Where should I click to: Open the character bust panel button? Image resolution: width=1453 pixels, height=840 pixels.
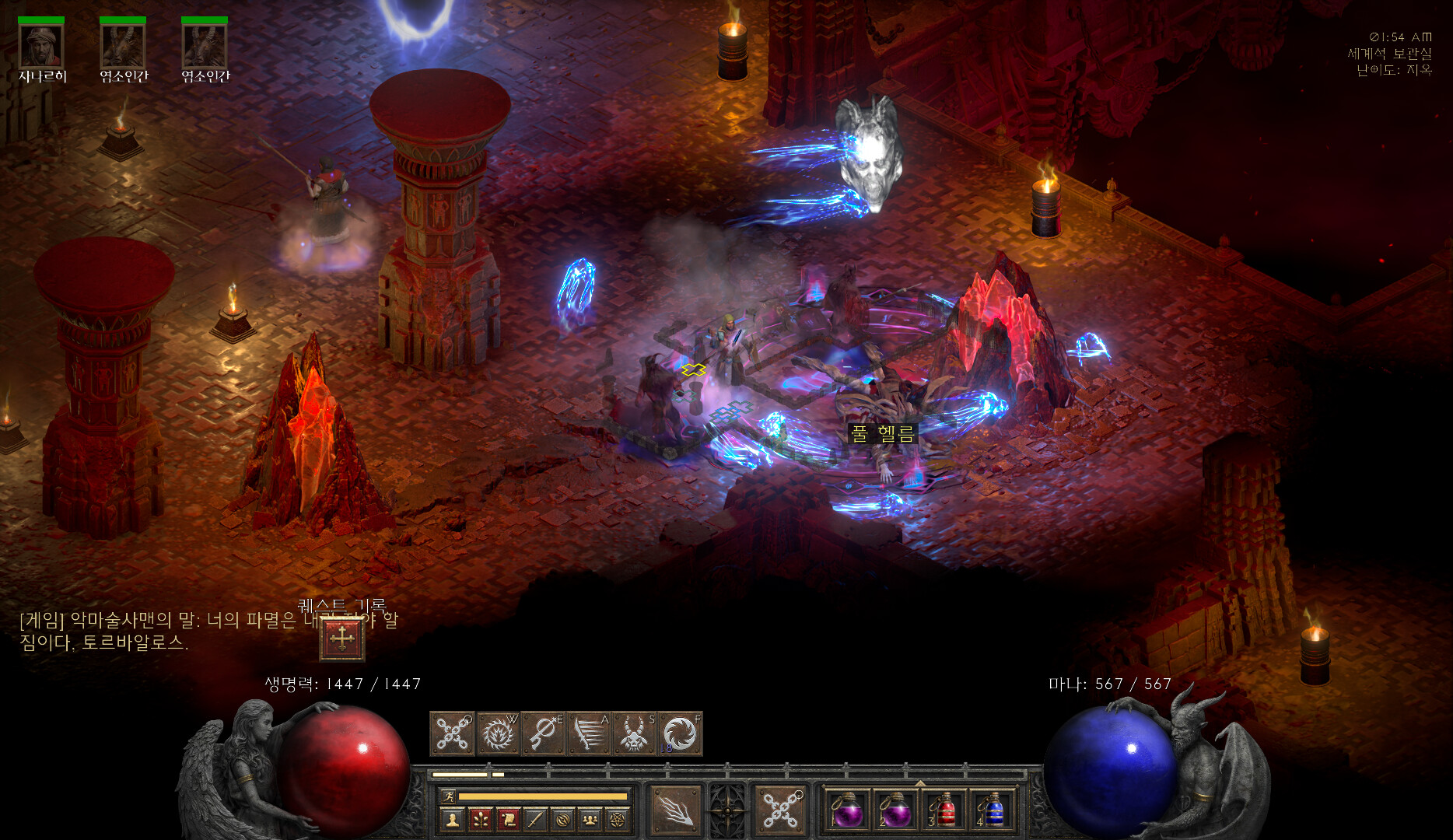(x=452, y=819)
